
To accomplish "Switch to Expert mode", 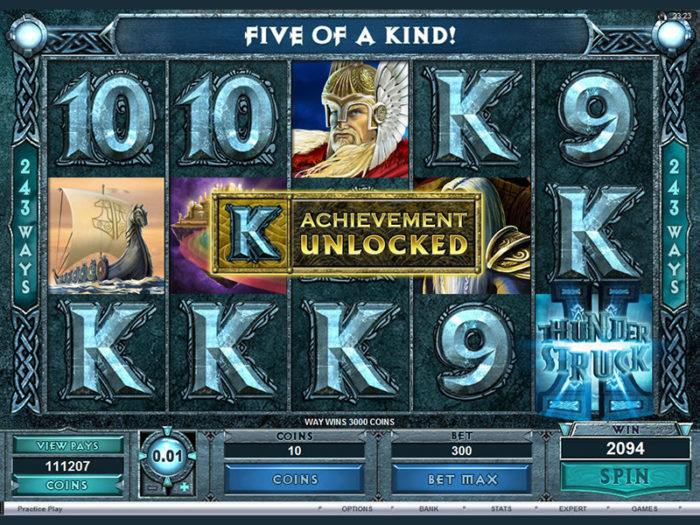I will point(573,508).
